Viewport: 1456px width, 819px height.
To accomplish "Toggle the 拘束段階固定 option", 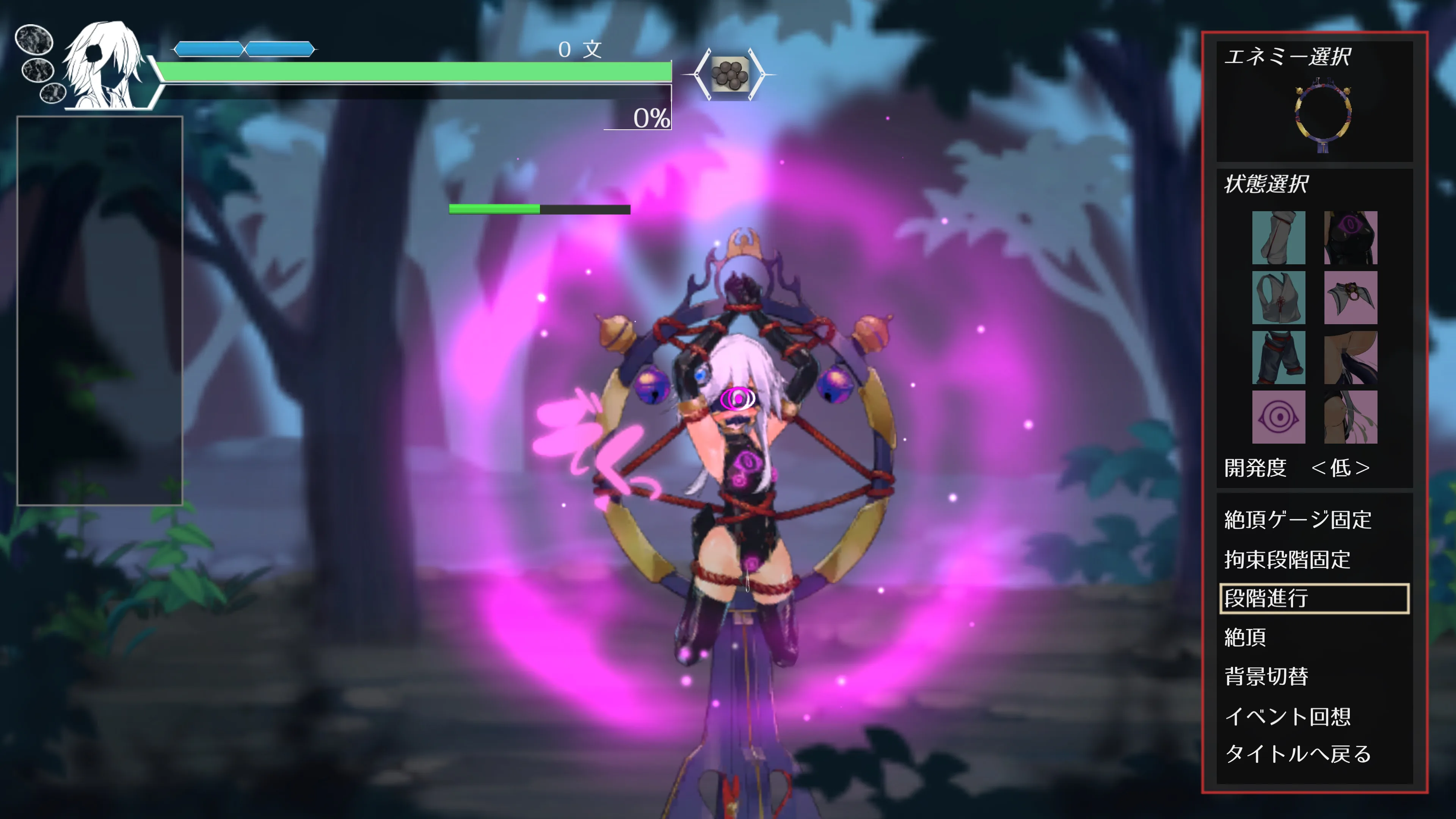I will [x=1287, y=560].
